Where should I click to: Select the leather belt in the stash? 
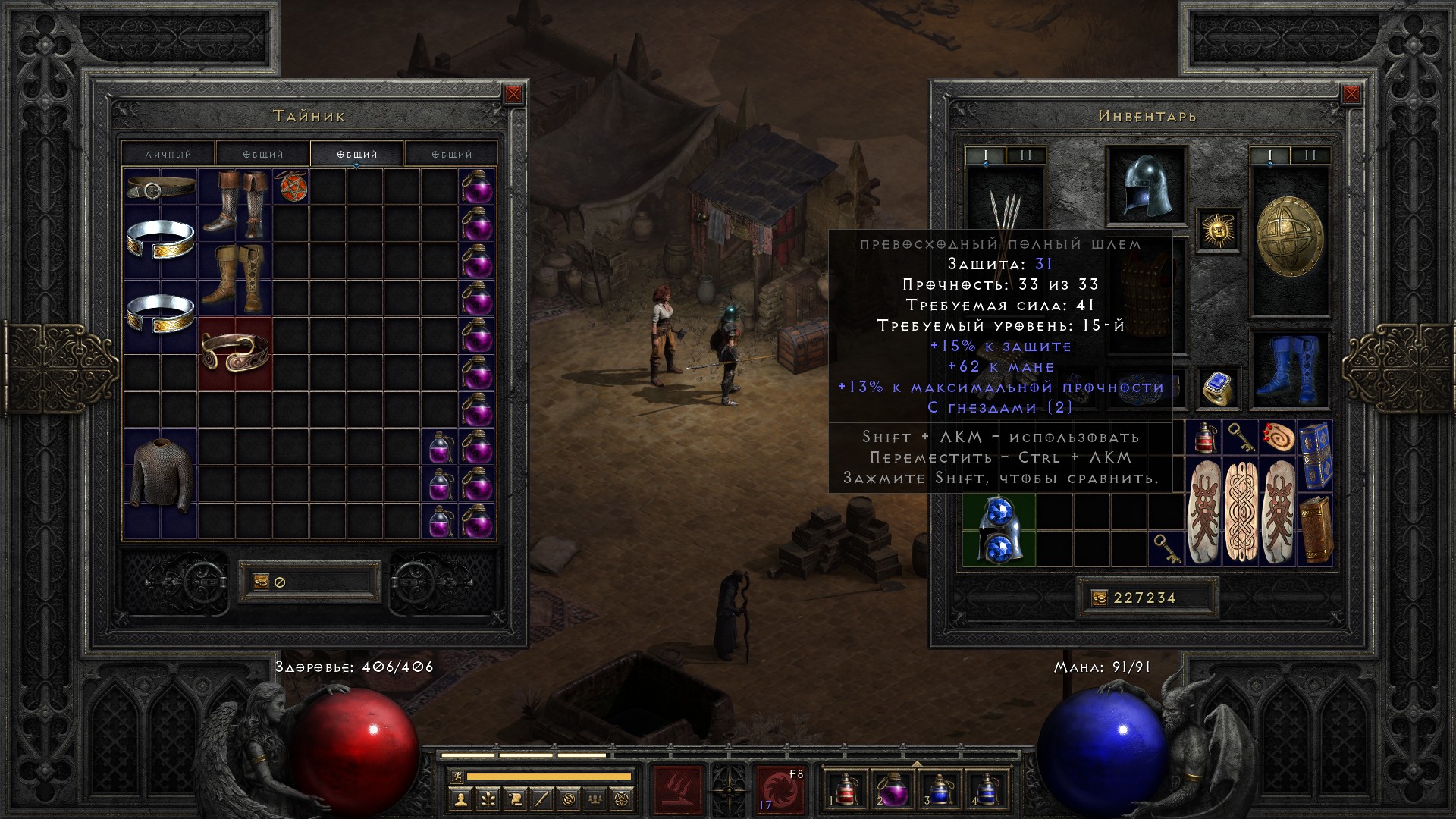pyautogui.click(x=160, y=187)
